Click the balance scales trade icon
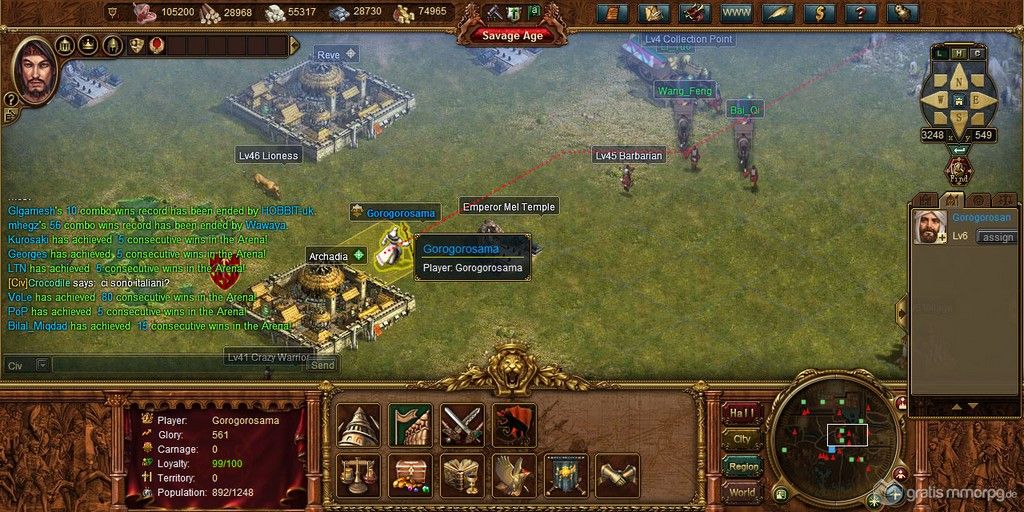The image size is (1024, 512). [x=358, y=474]
